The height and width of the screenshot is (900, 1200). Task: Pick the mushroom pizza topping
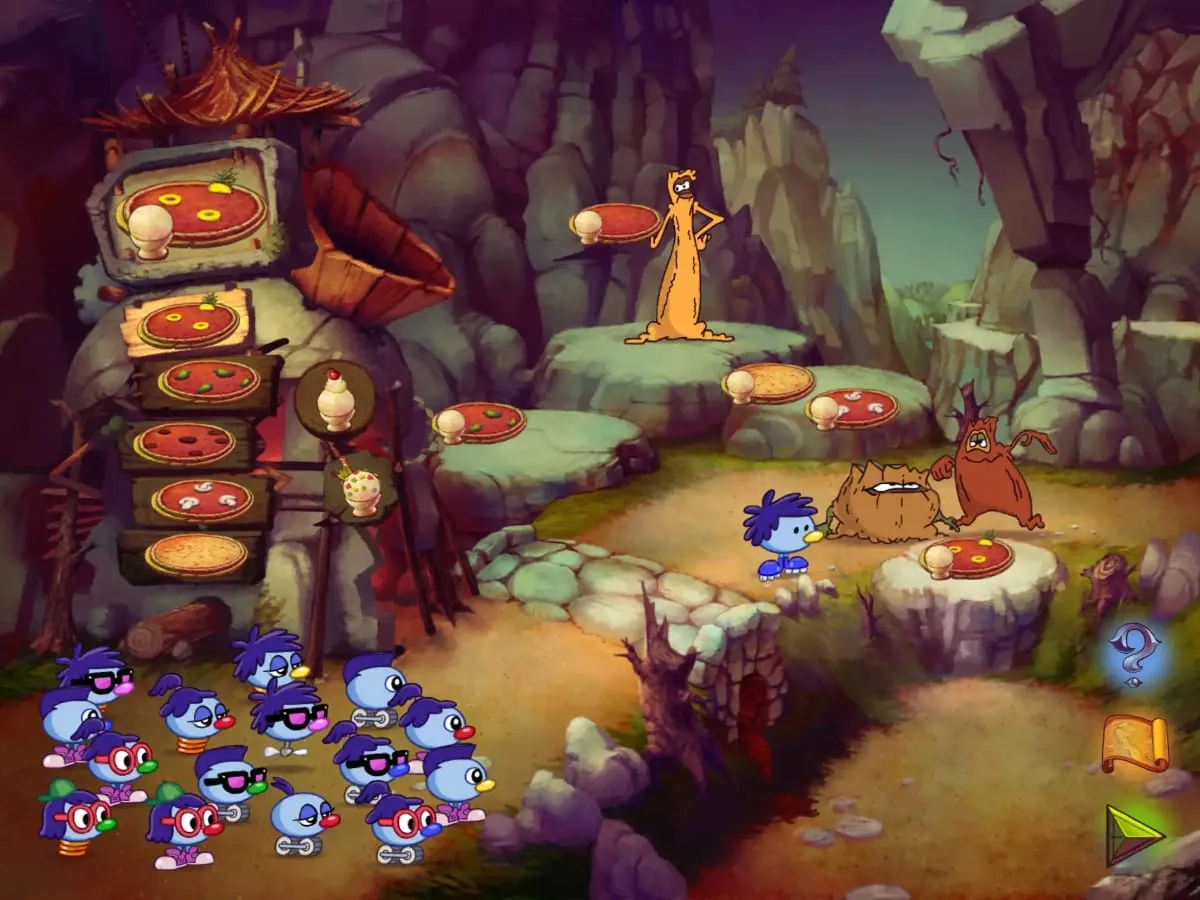(x=203, y=499)
